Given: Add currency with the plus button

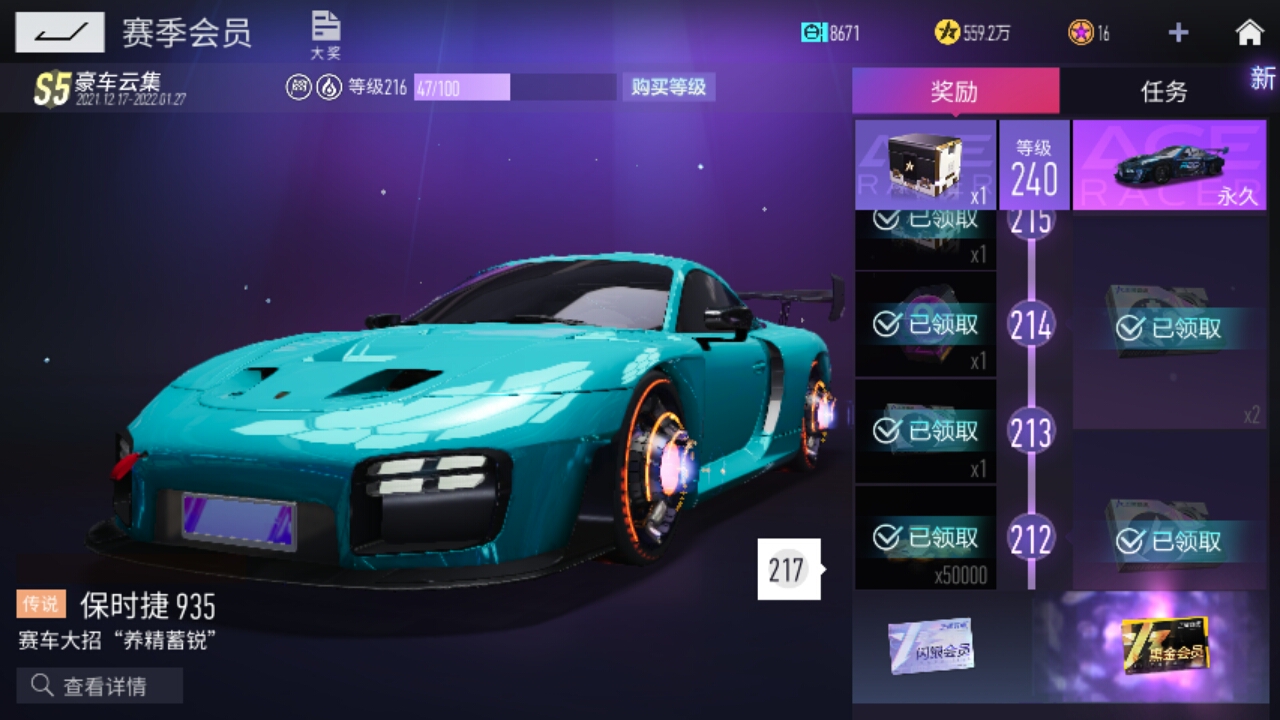Looking at the screenshot, I should click(x=1178, y=33).
